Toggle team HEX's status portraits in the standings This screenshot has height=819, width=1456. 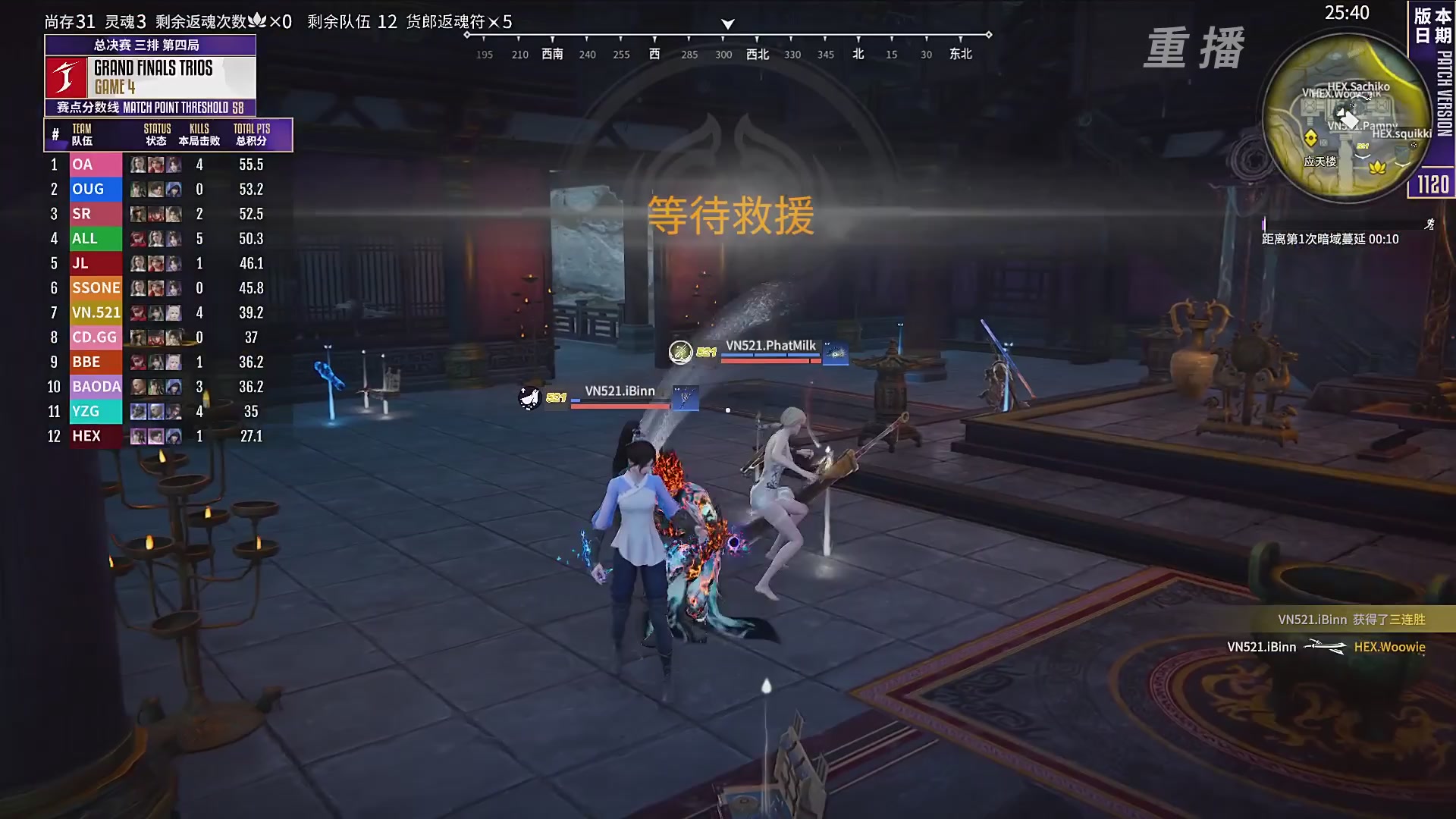point(155,436)
